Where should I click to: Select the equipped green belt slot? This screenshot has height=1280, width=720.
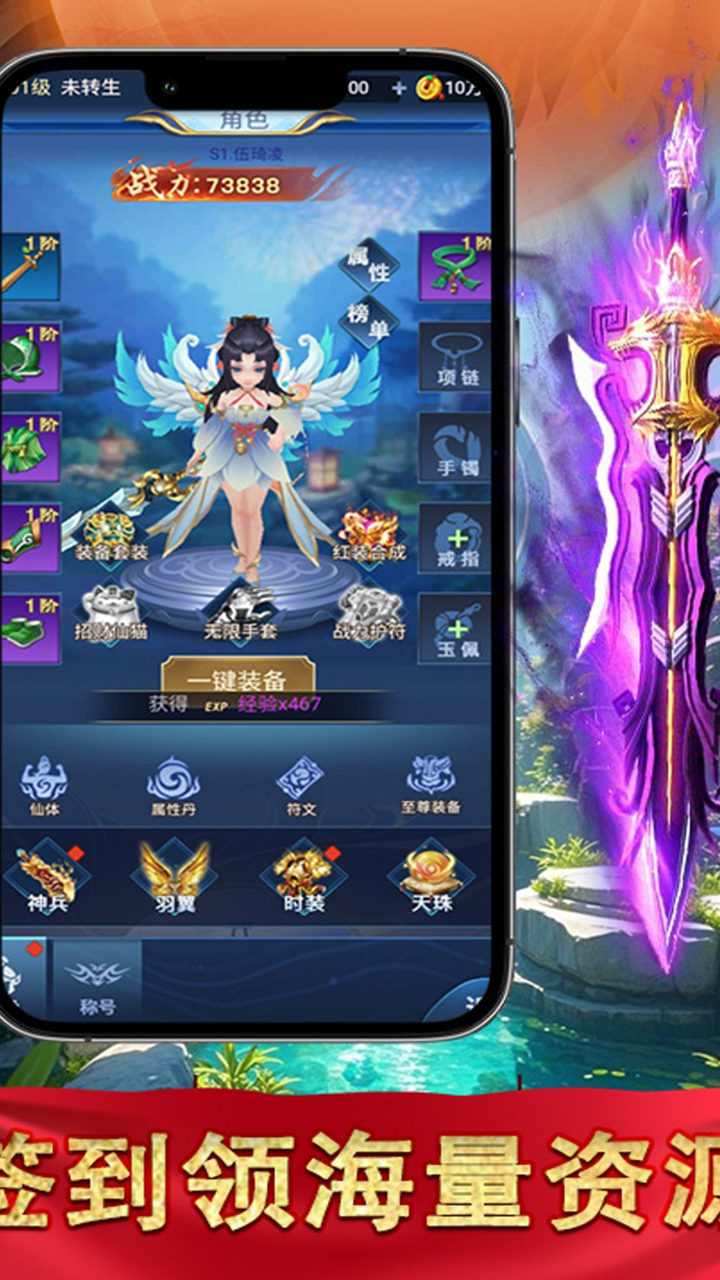point(454,267)
